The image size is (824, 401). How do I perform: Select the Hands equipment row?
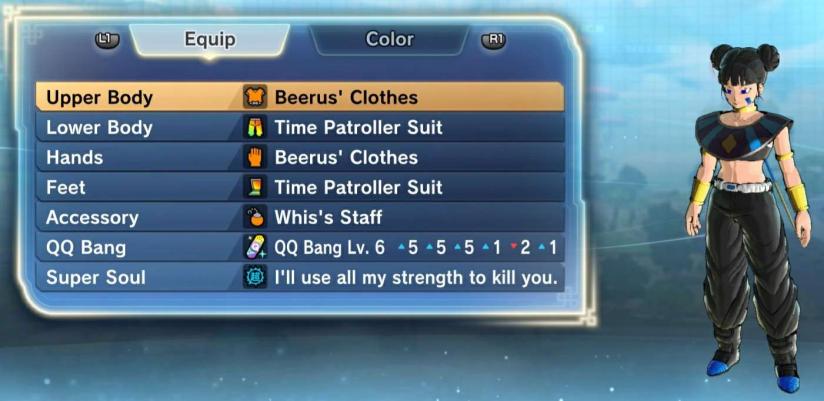(x=300, y=158)
